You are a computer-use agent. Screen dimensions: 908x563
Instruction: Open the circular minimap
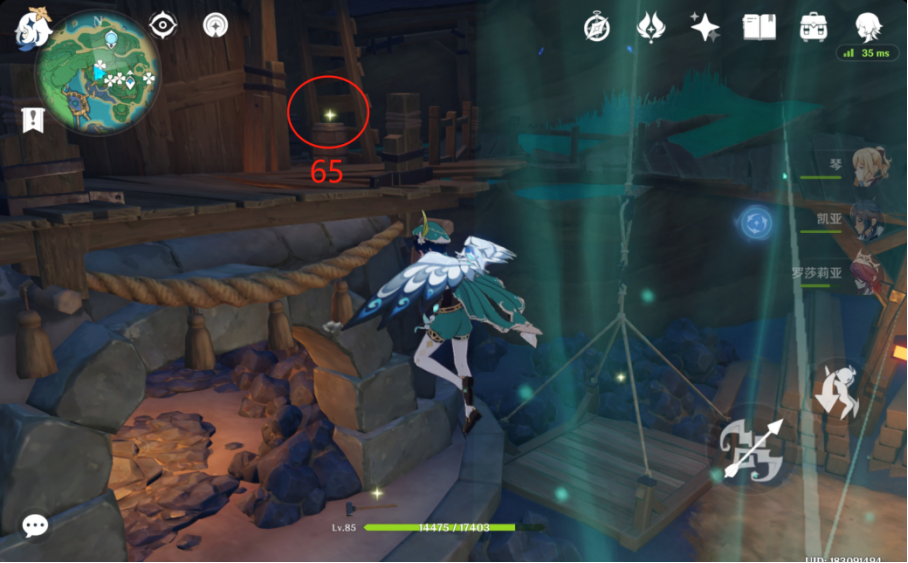98,72
